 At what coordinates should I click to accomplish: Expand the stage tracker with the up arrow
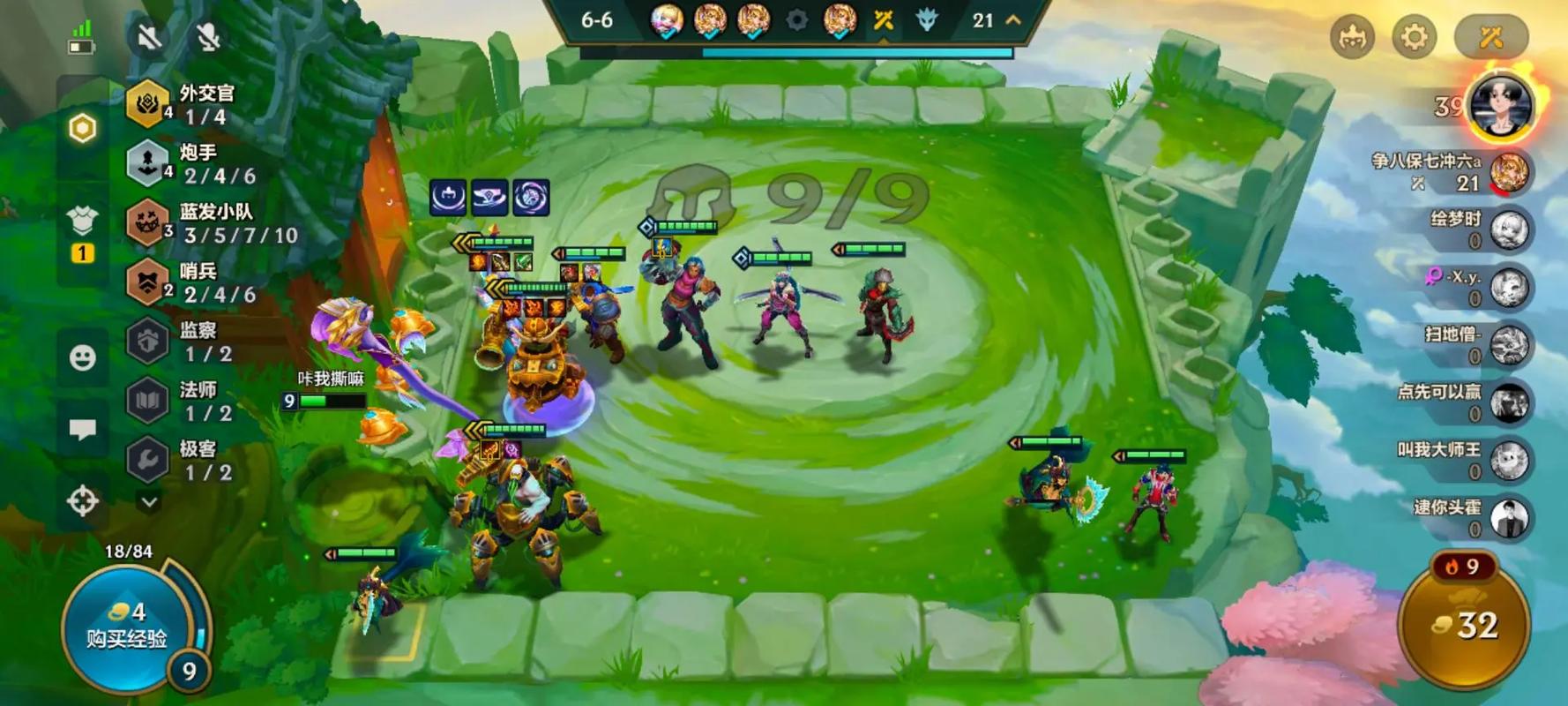1013,20
